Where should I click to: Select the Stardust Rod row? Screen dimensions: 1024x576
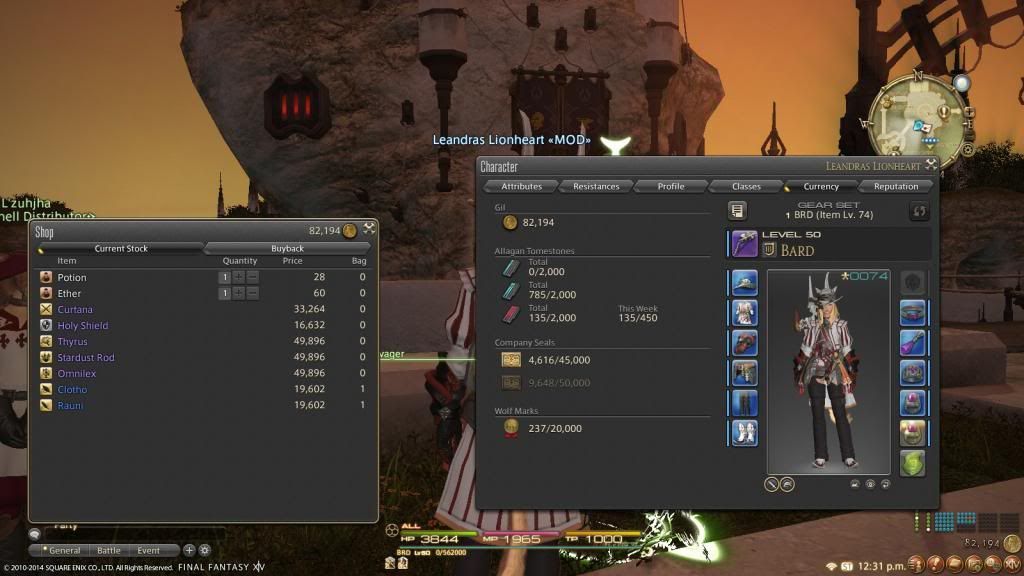click(x=86, y=357)
